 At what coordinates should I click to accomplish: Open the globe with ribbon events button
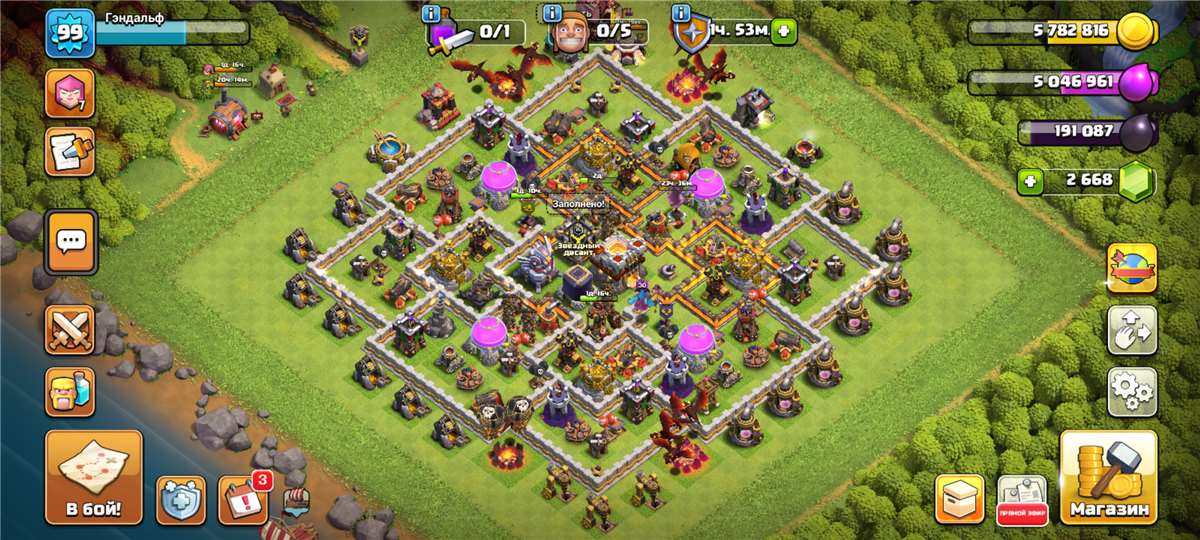pos(1131,268)
